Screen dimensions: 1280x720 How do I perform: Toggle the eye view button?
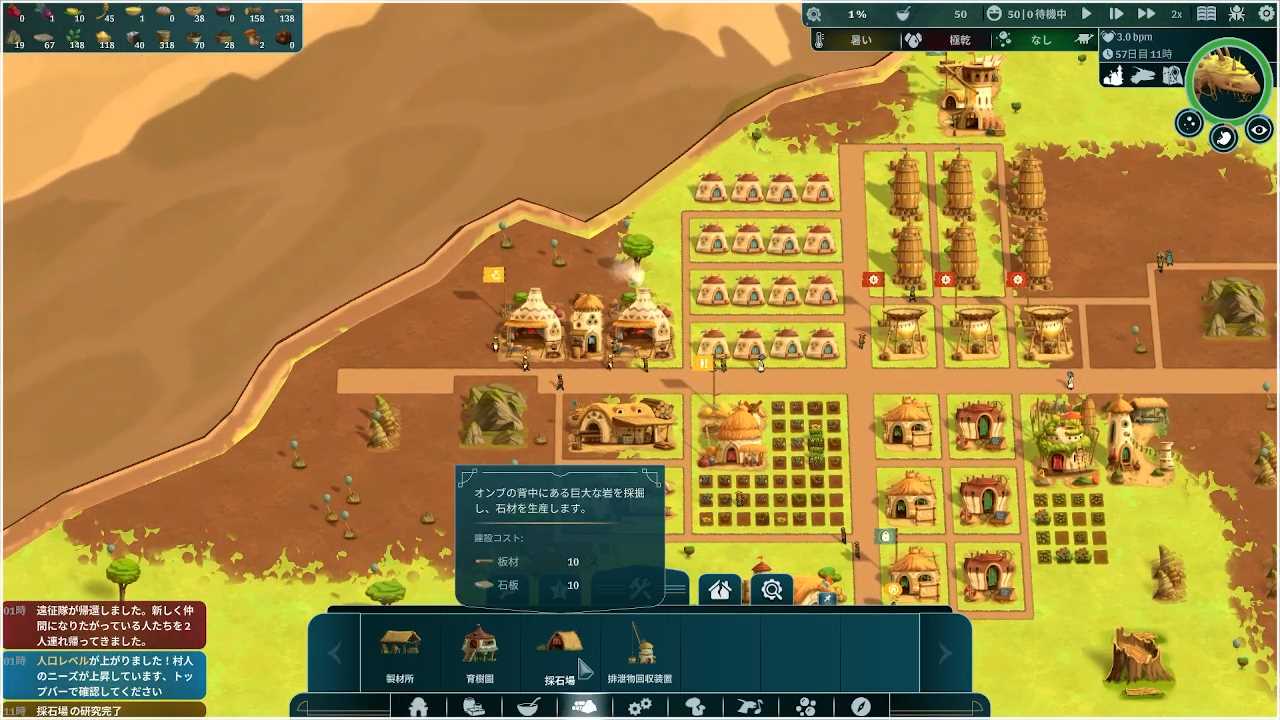pyautogui.click(x=1259, y=130)
